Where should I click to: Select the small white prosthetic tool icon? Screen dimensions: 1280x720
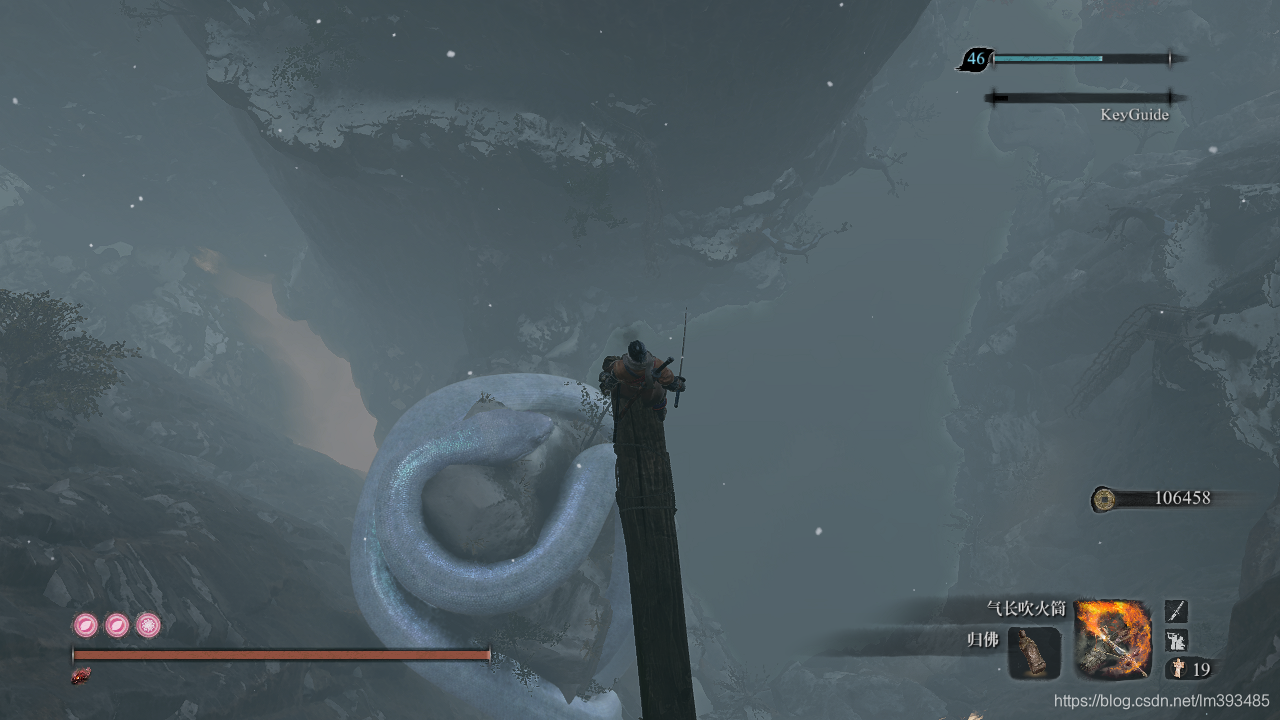point(1177,640)
